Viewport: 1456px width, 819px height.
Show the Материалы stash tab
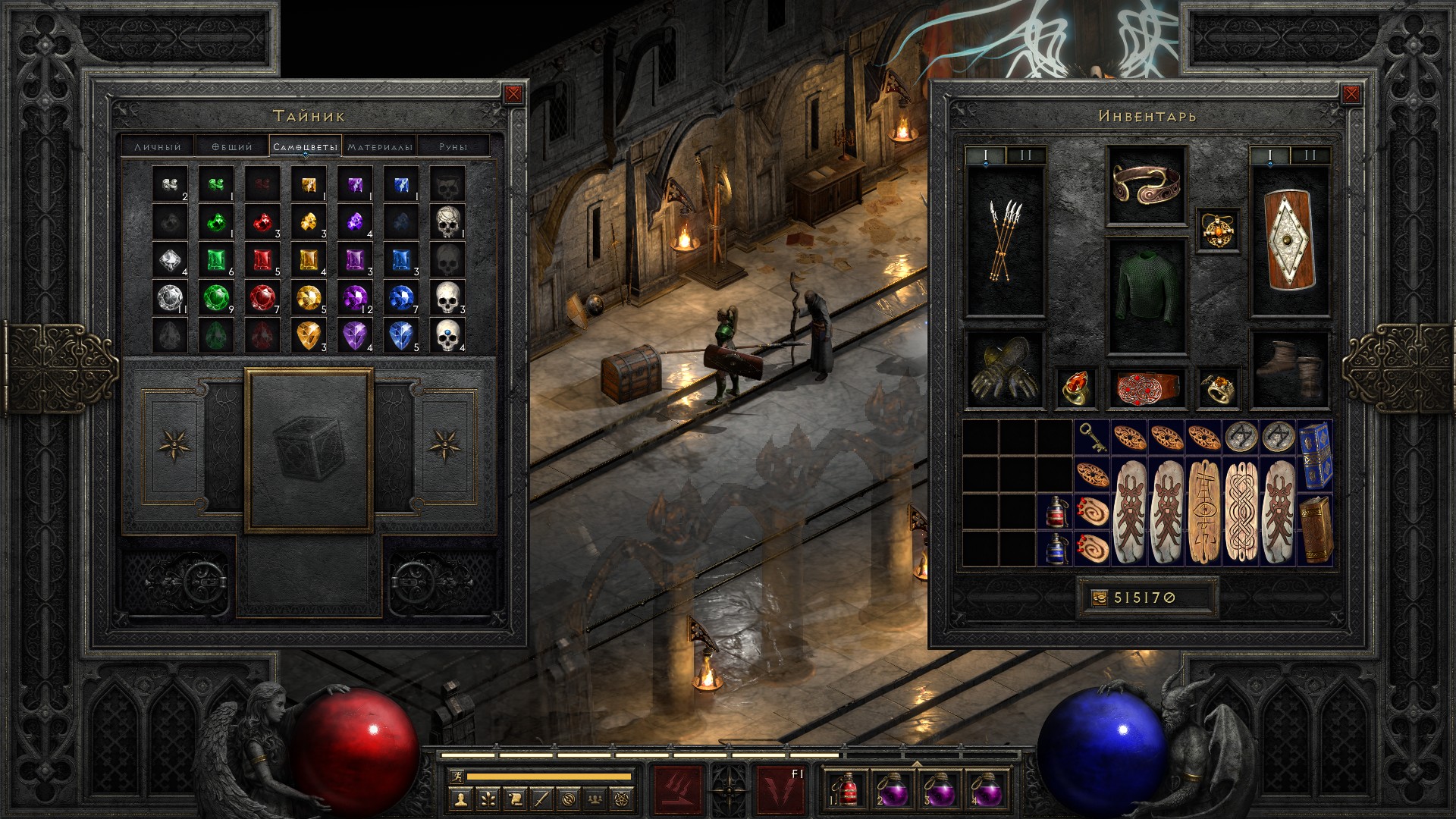(380, 146)
